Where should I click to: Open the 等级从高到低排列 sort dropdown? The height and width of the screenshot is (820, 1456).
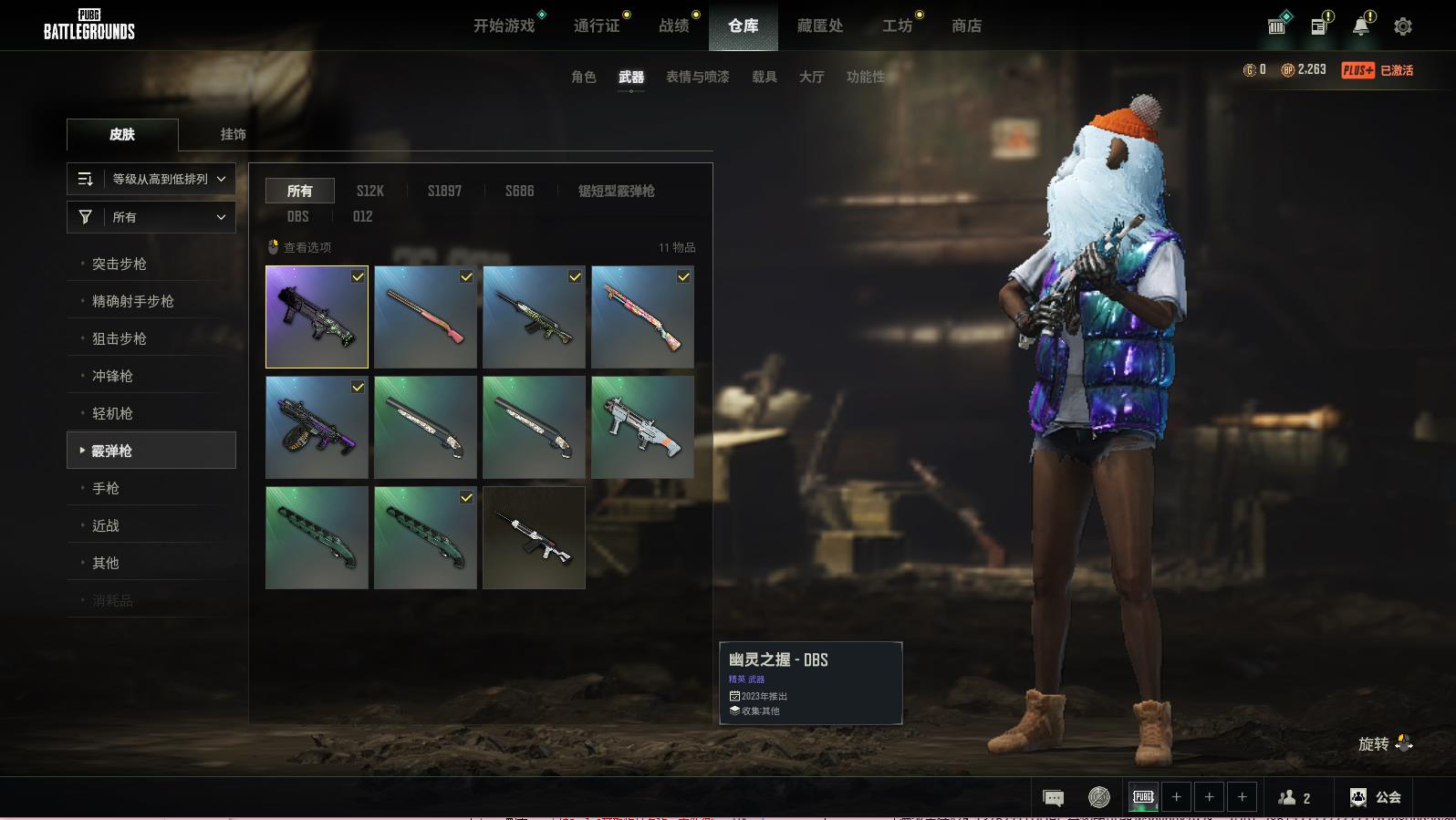tap(151, 179)
